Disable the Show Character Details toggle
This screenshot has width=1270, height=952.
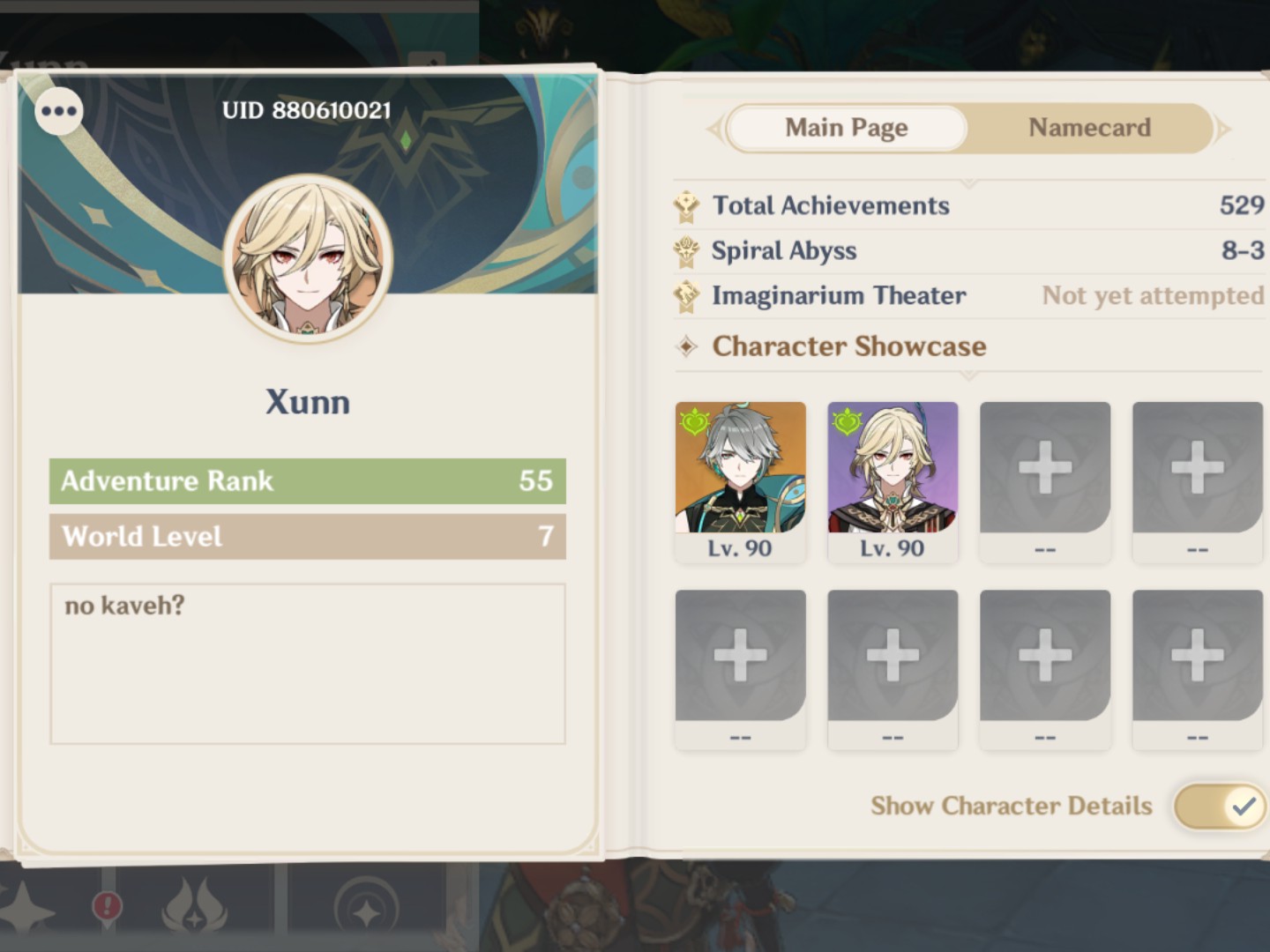[1219, 805]
